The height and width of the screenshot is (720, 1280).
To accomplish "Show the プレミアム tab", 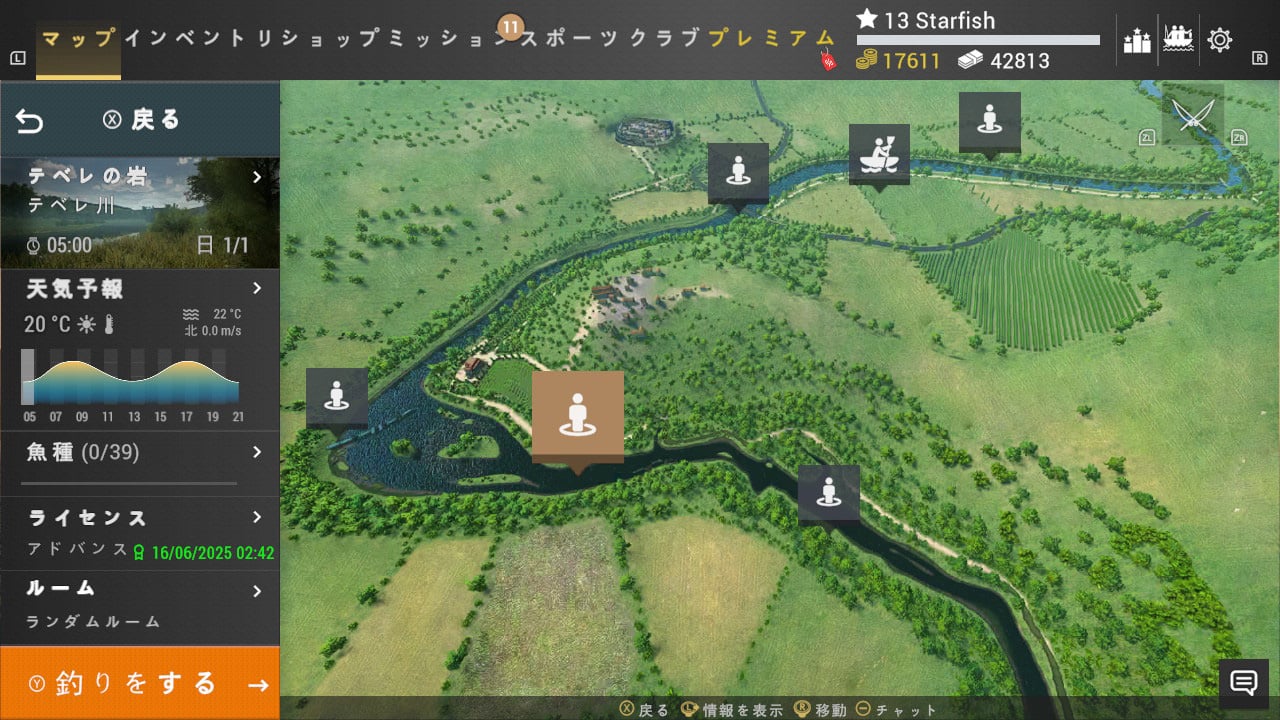I will (771, 39).
